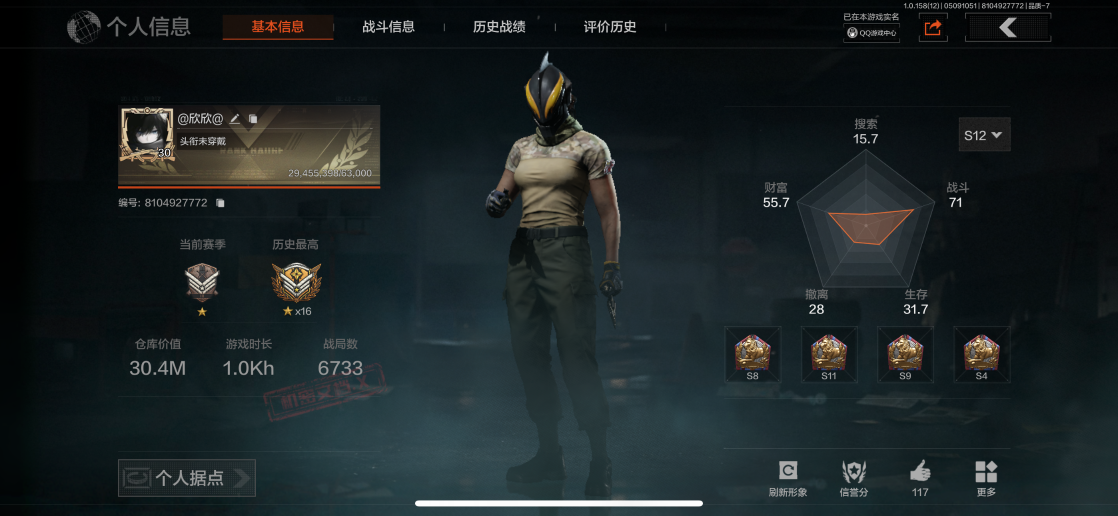Viewport: 1118px width, 516px height.
Task: View the 信誉分 credit score
Action: [854, 478]
